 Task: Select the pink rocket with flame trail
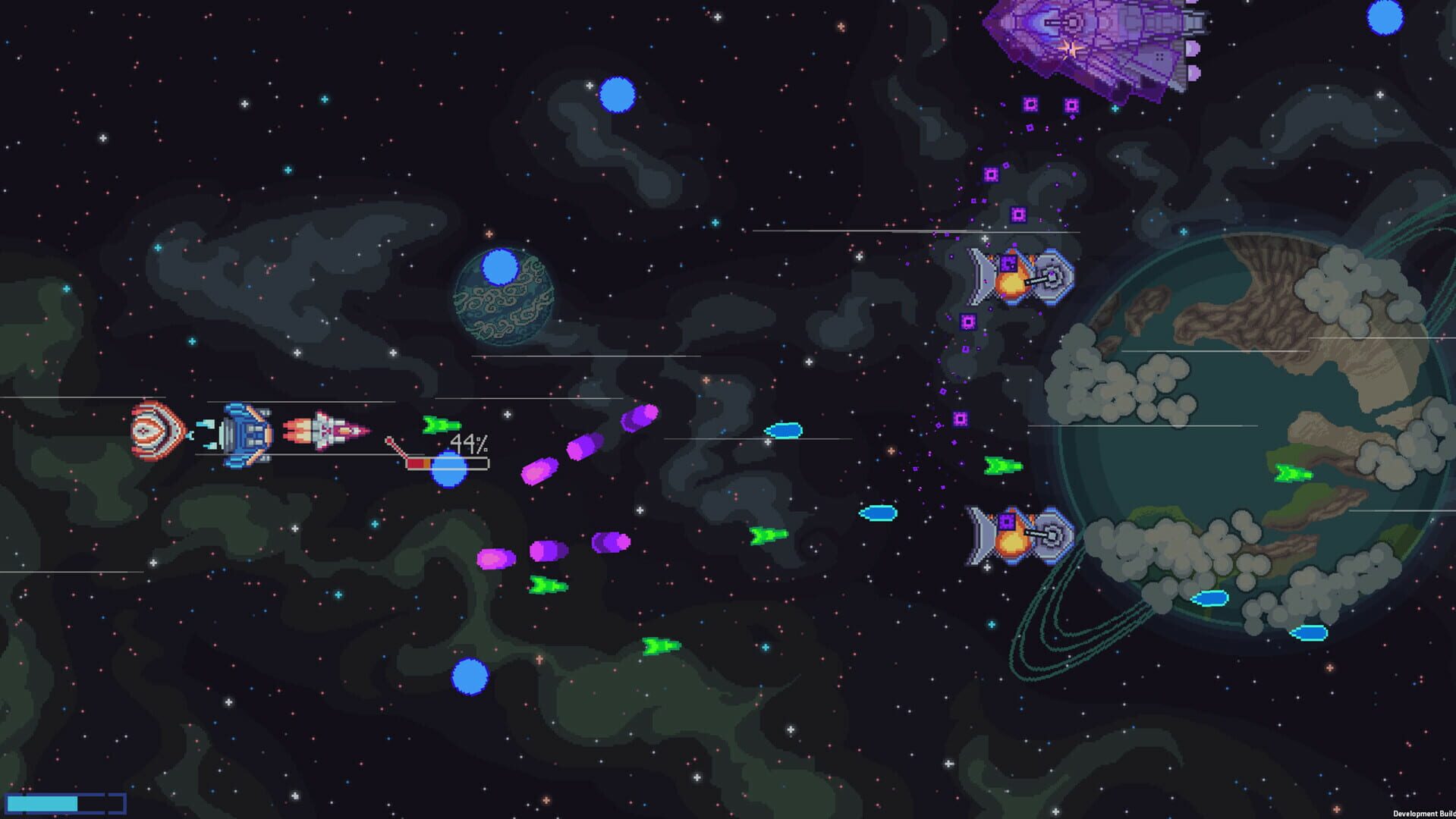(326, 432)
